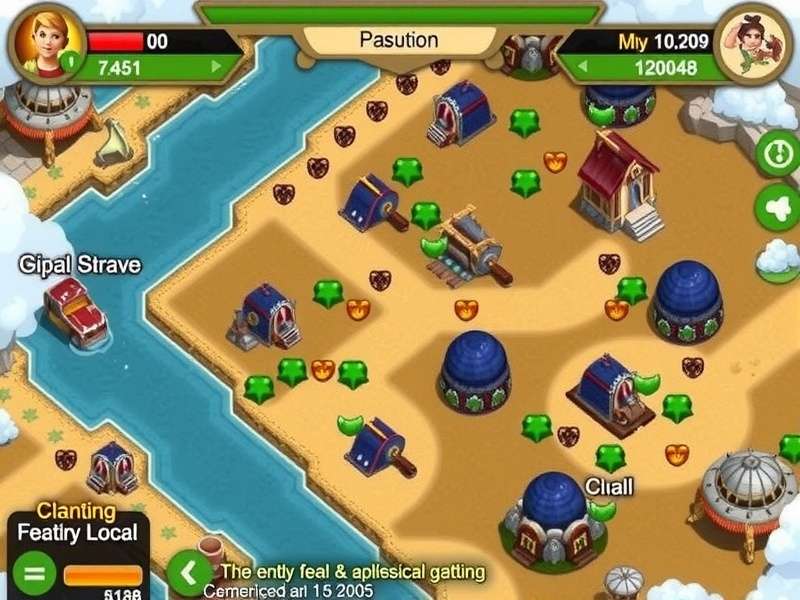This screenshot has height=600, width=800.
Task: Tap the green exclamation alert button
Action: (778, 154)
